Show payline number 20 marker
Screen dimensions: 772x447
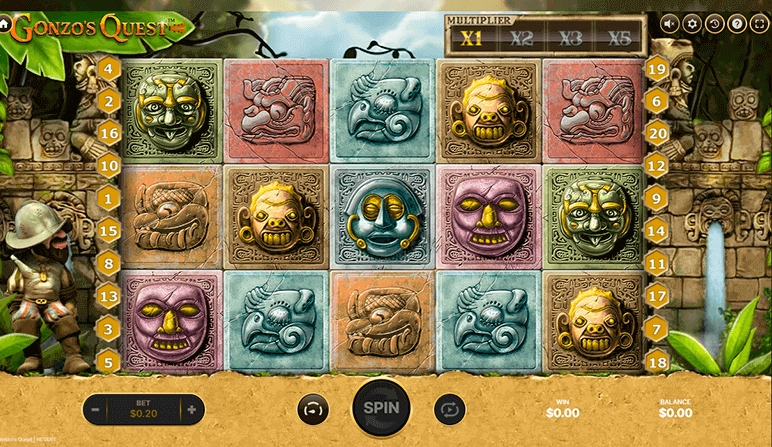pos(656,133)
